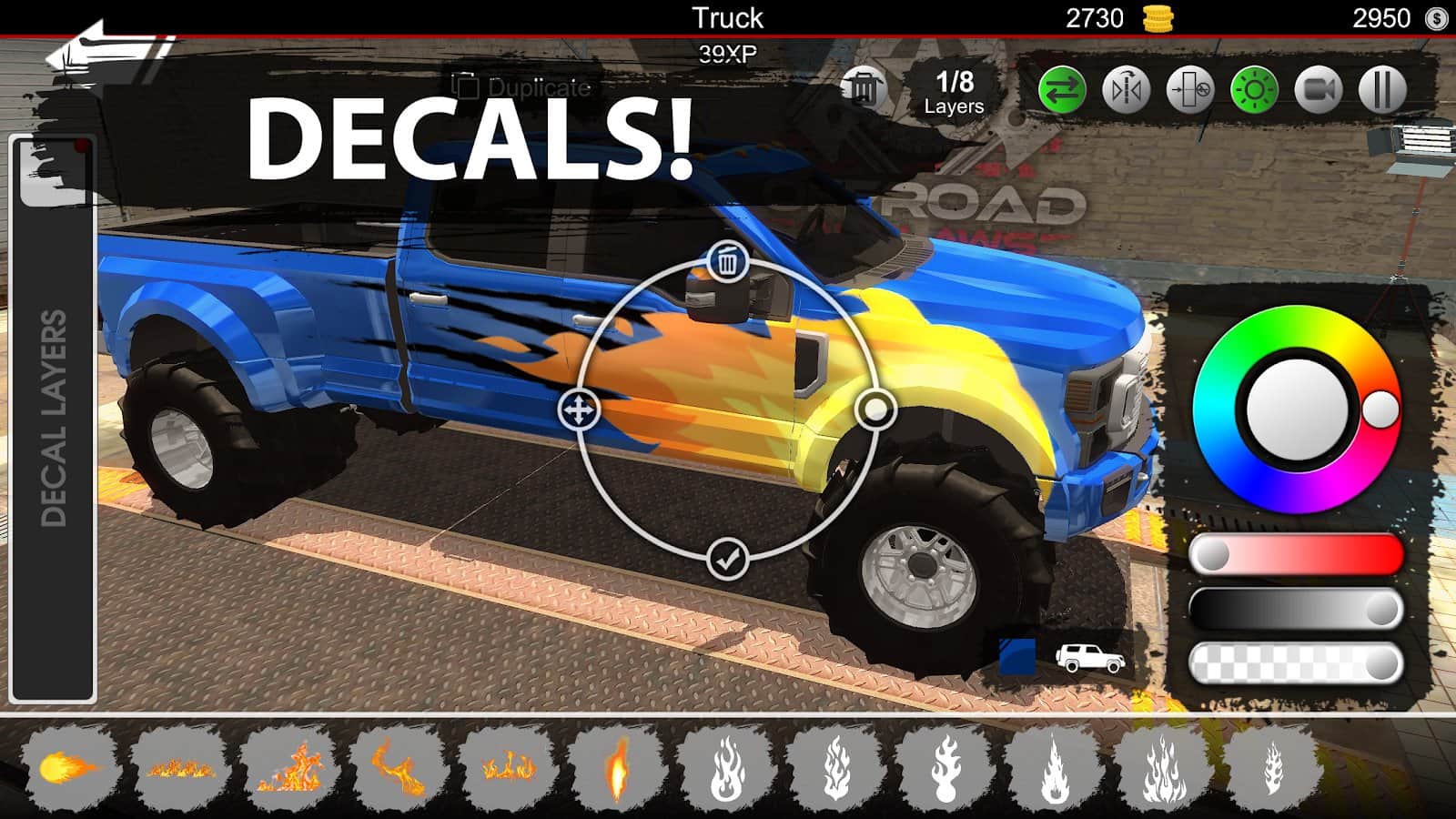1456x819 pixels.
Task: Activate the mirror flip decal button
Action: (1127, 90)
